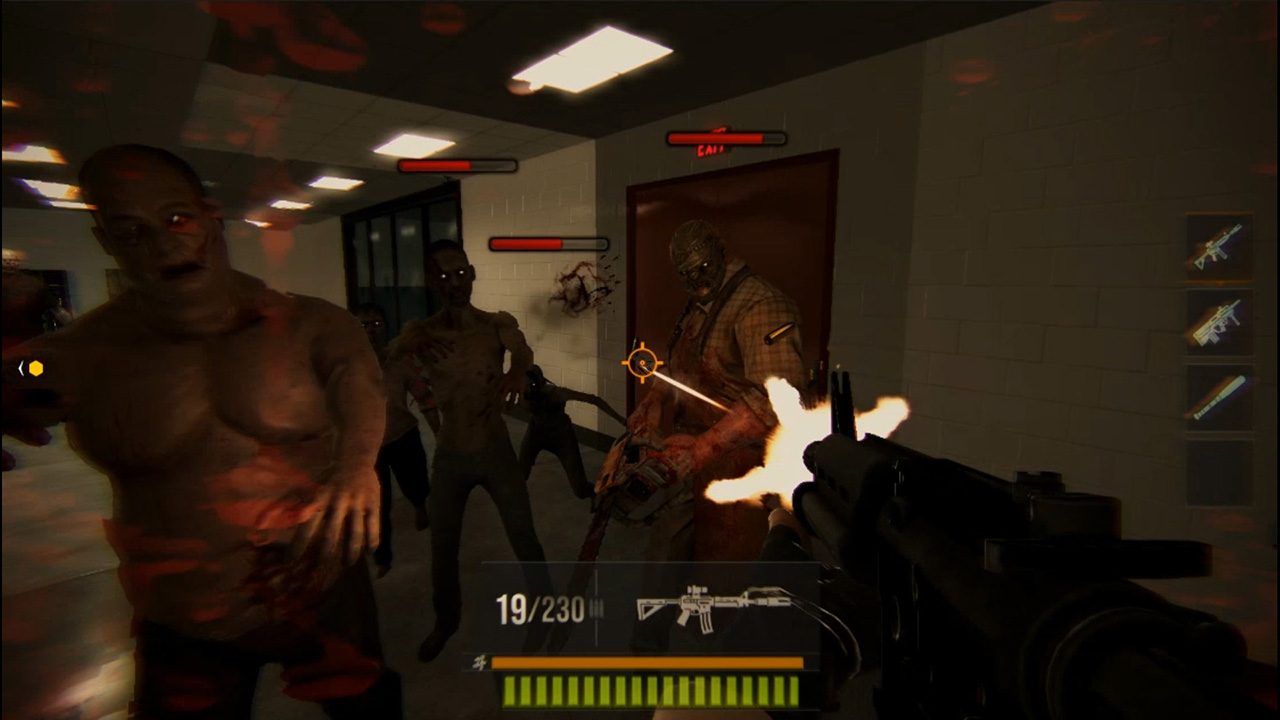This screenshot has width=1280, height=720.
Task: Collapse the objective marker with the left chevron
Action: pos(21,369)
